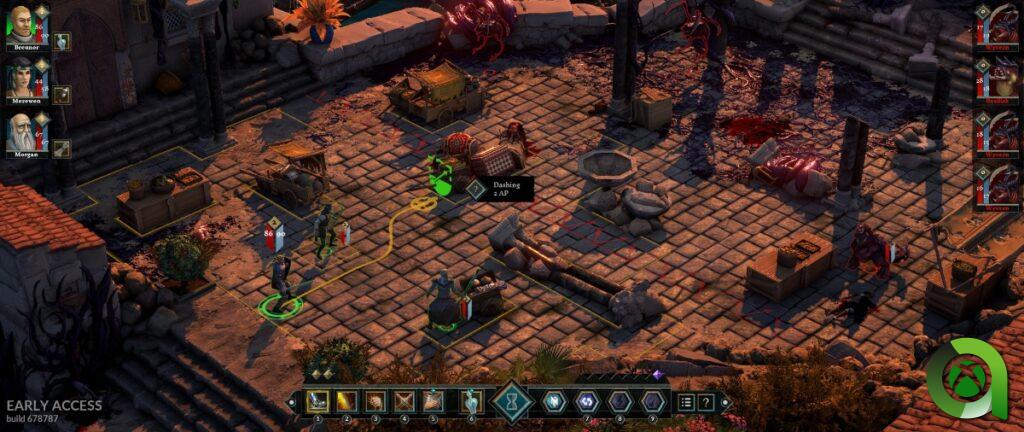The width and height of the screenshot is (1024, 432).
Task: Click the item icon beside Morgan's portrait
Action: pyautogui.click(x=61, y=149)
